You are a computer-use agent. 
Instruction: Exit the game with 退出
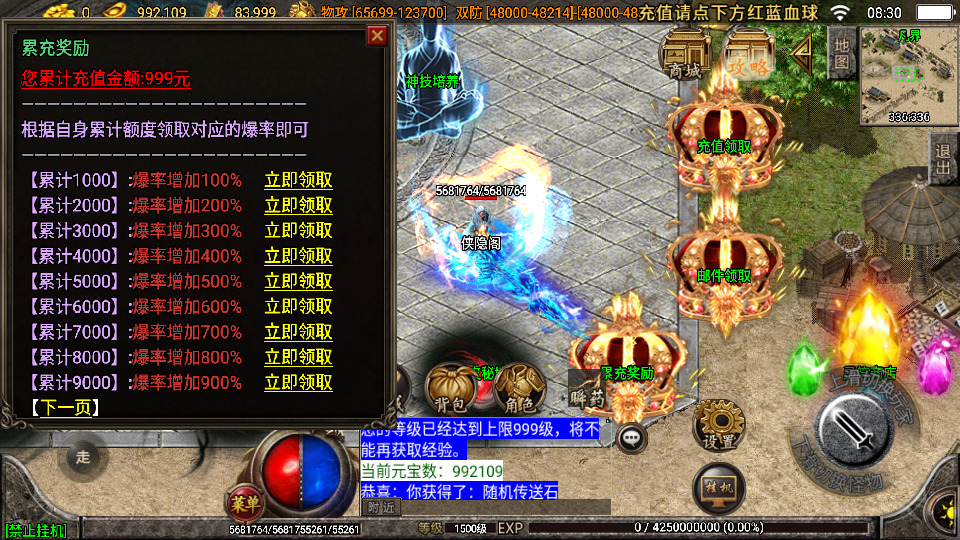click(942, 159)
